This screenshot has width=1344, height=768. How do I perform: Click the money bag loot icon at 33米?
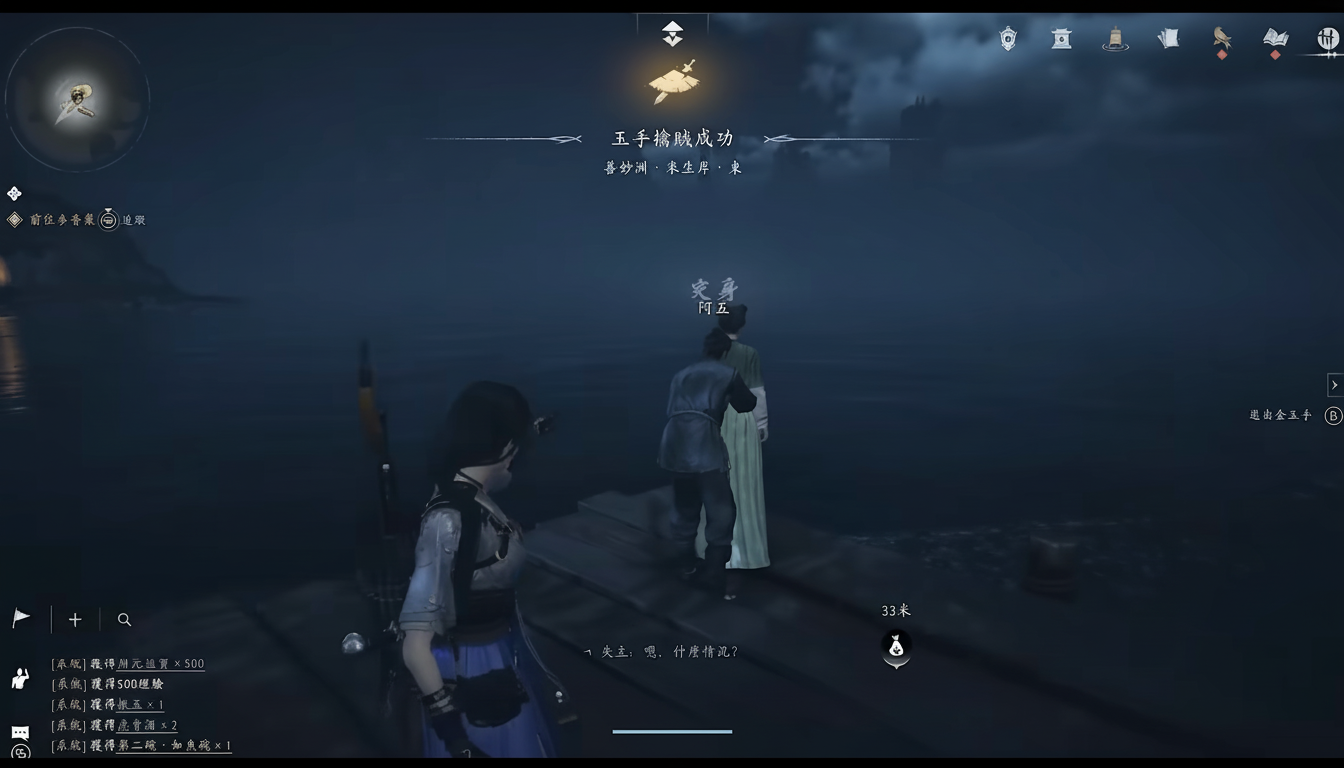pos(895,648)
